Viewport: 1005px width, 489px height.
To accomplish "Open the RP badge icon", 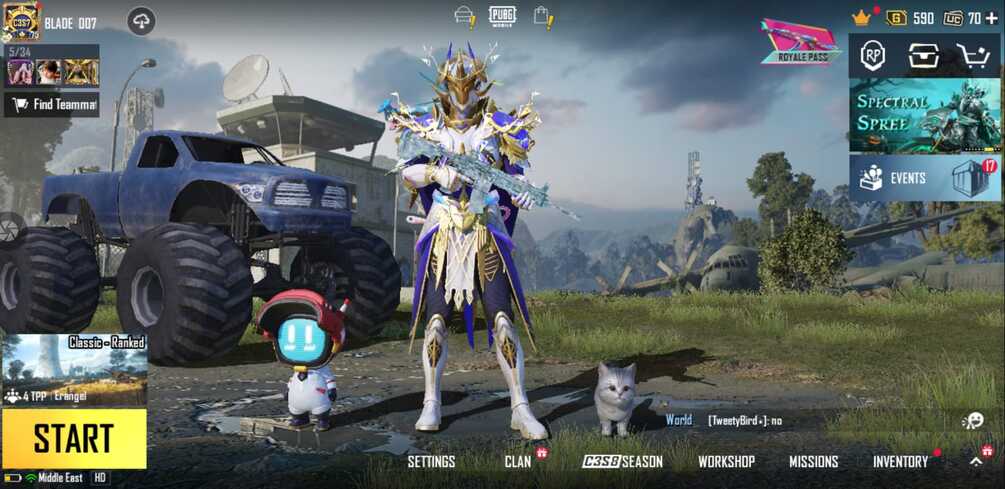I will tap(873, 56).
